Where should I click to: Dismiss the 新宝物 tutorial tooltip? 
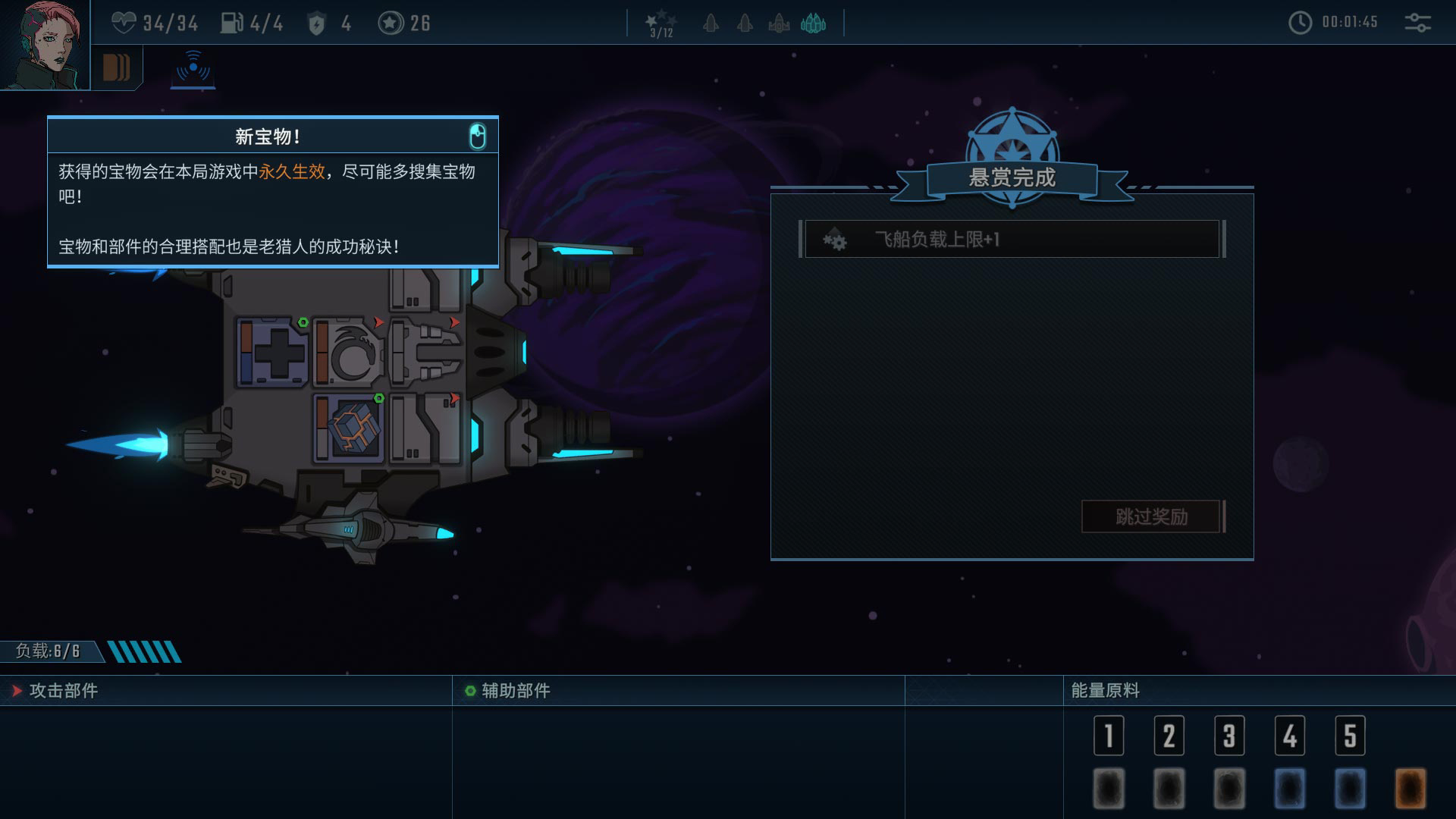(477, 136)
